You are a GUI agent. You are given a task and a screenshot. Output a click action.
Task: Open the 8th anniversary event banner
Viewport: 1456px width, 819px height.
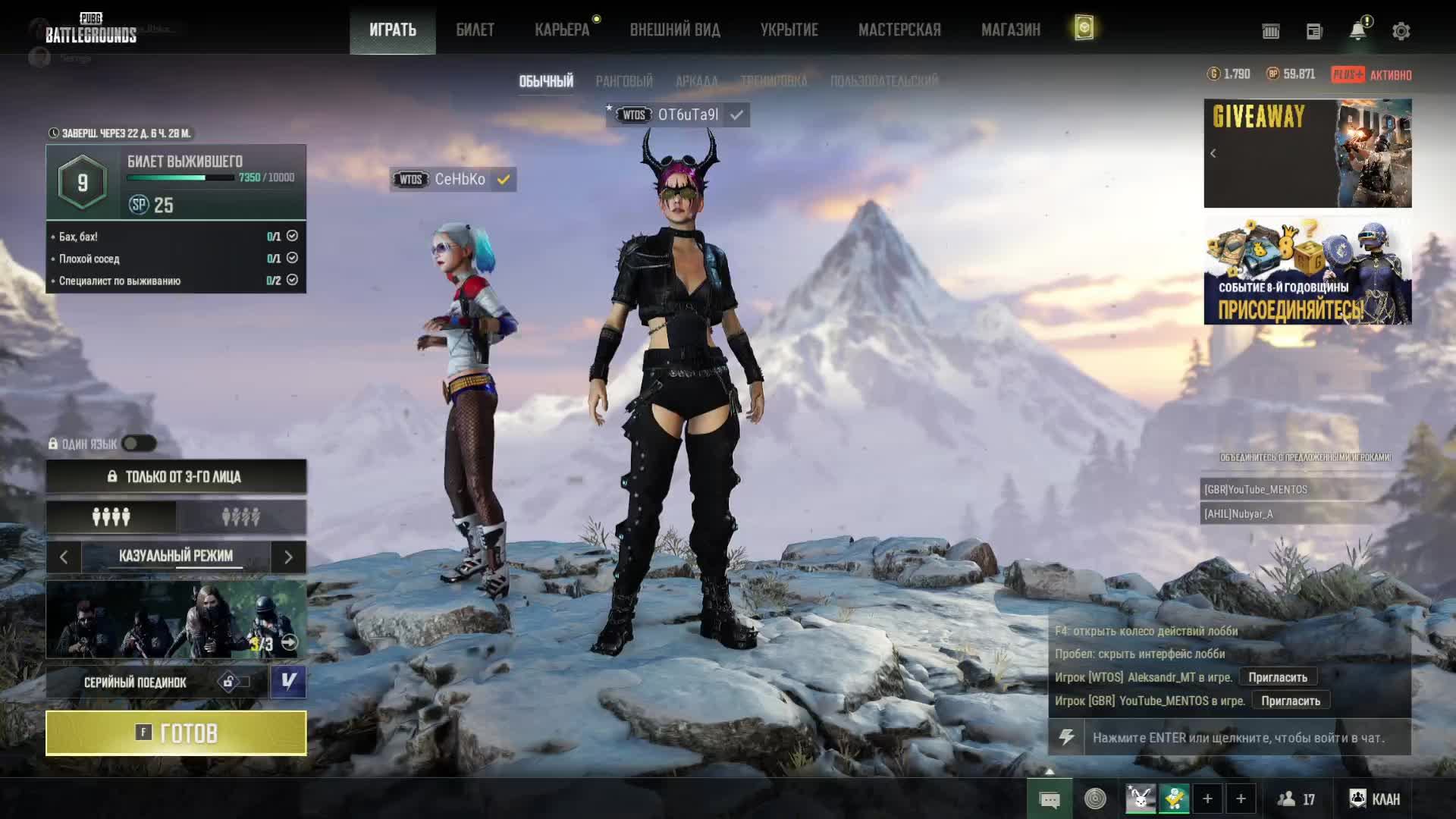[1307, 271]
